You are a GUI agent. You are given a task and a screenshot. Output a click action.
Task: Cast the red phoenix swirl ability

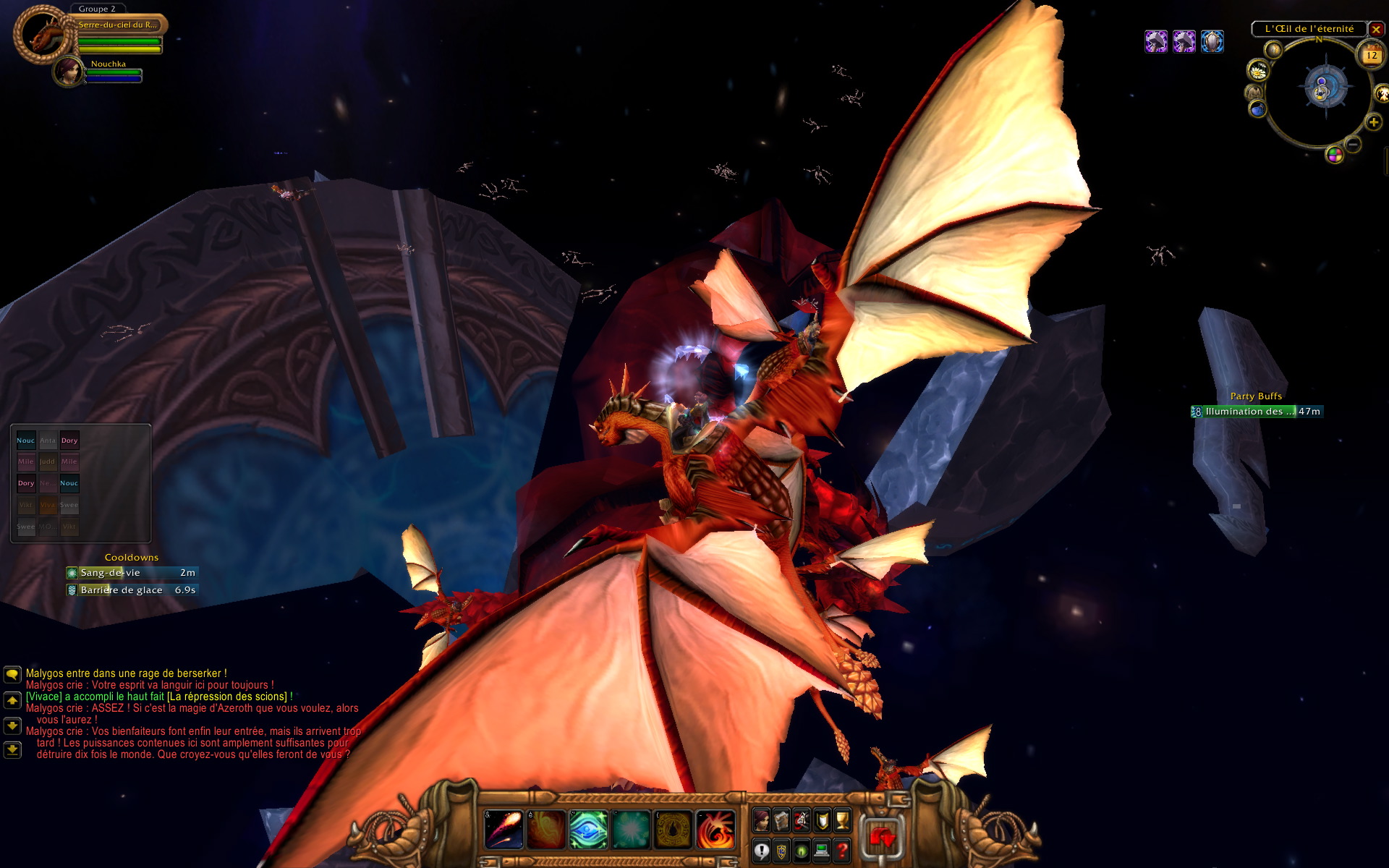point(715,829)
